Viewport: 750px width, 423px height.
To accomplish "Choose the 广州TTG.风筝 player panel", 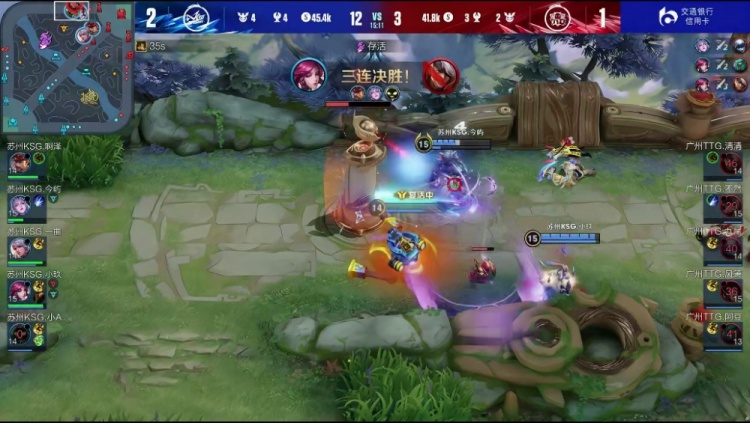I will [722, 288].
